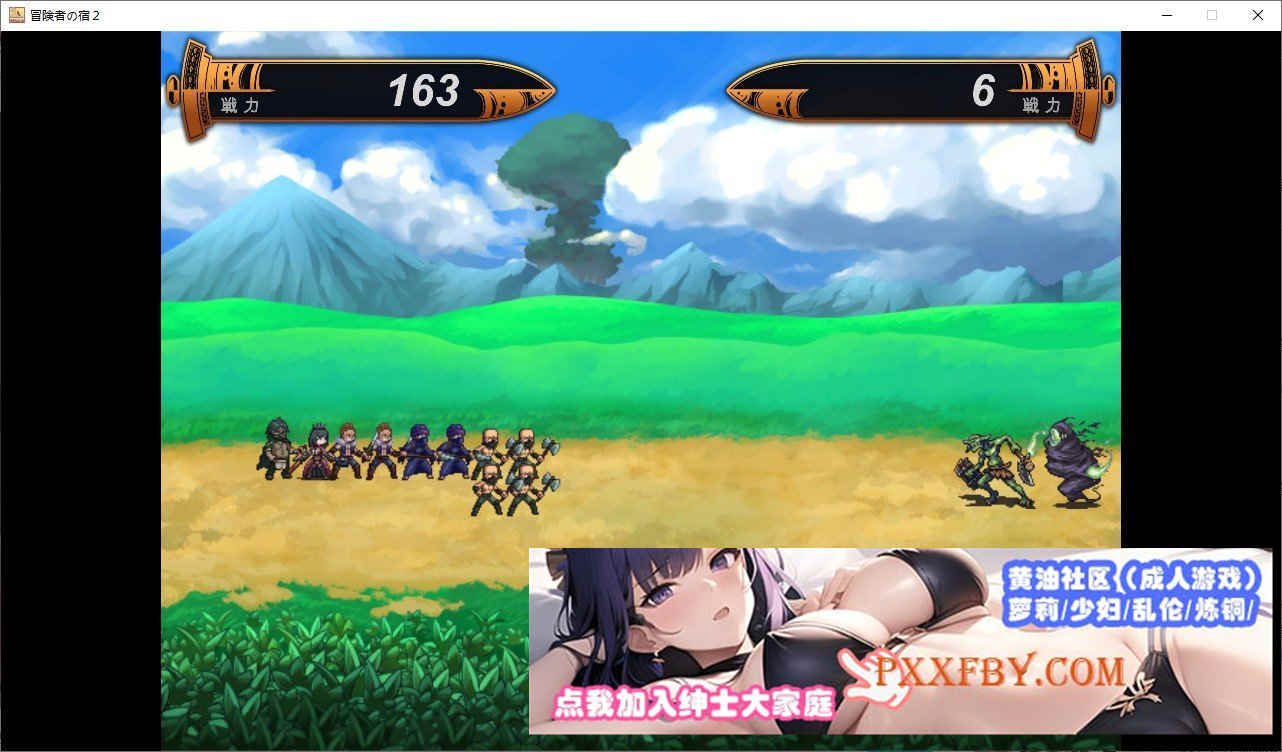Screen dimensions: 1282x752
Task: Minimize the 冒険者の宿2 game window
Action: 1166,15
